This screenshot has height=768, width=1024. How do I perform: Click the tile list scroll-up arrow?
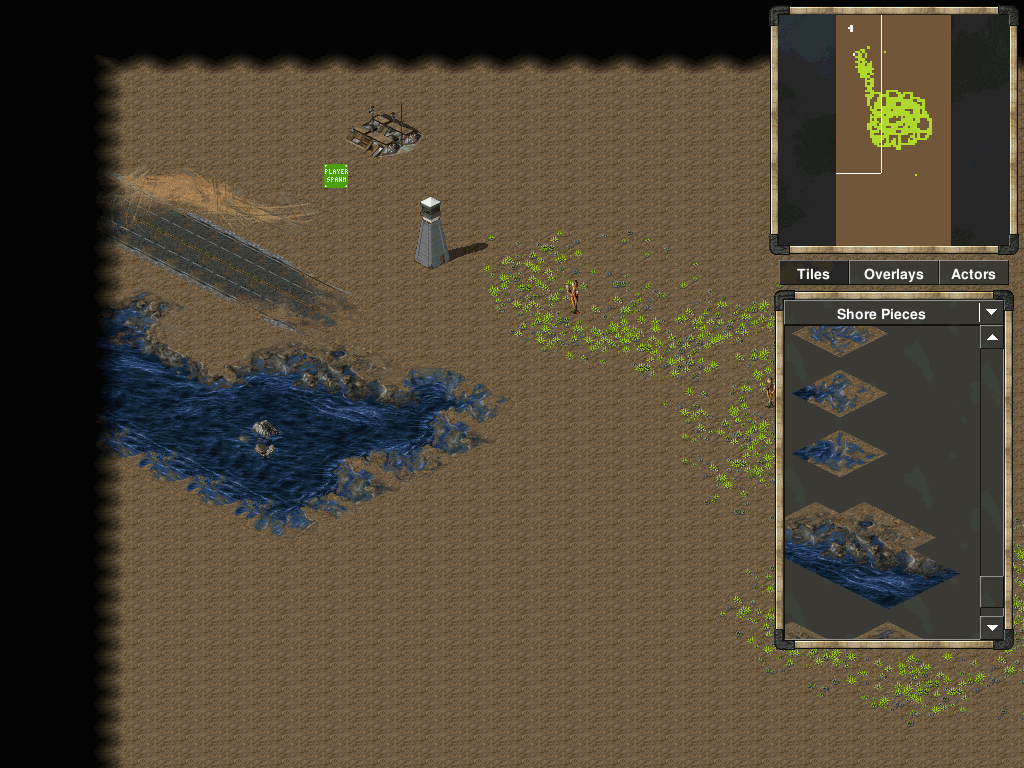991,339
